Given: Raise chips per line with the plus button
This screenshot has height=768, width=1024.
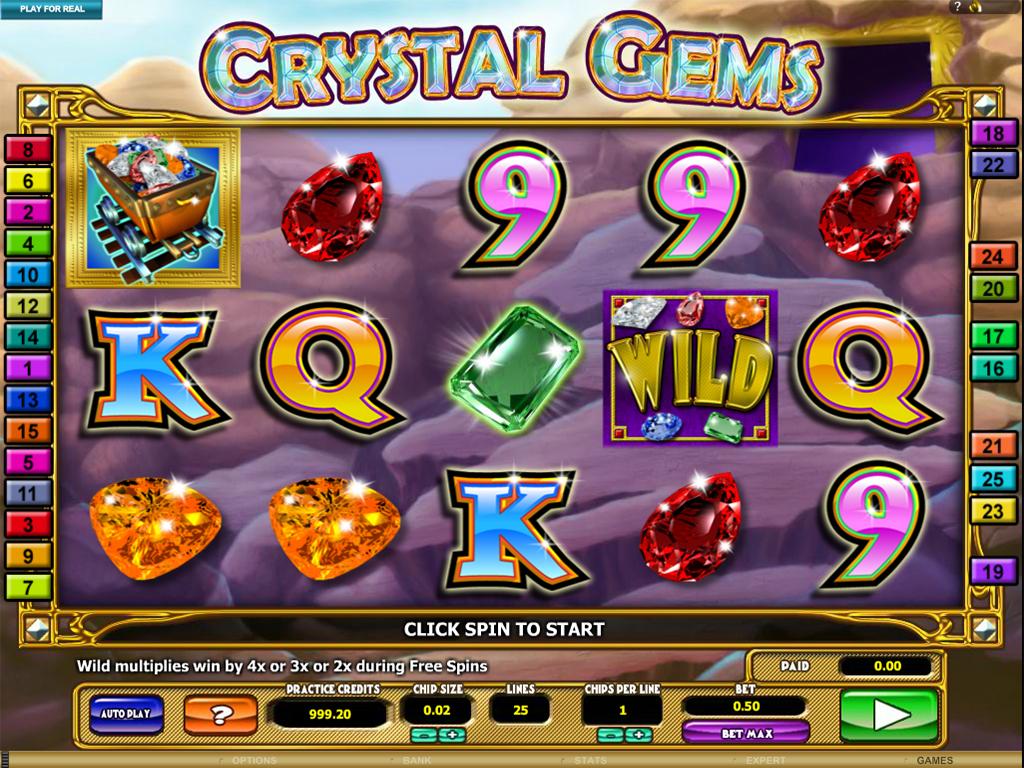Looking at the screenshot, I should point(636,735).
